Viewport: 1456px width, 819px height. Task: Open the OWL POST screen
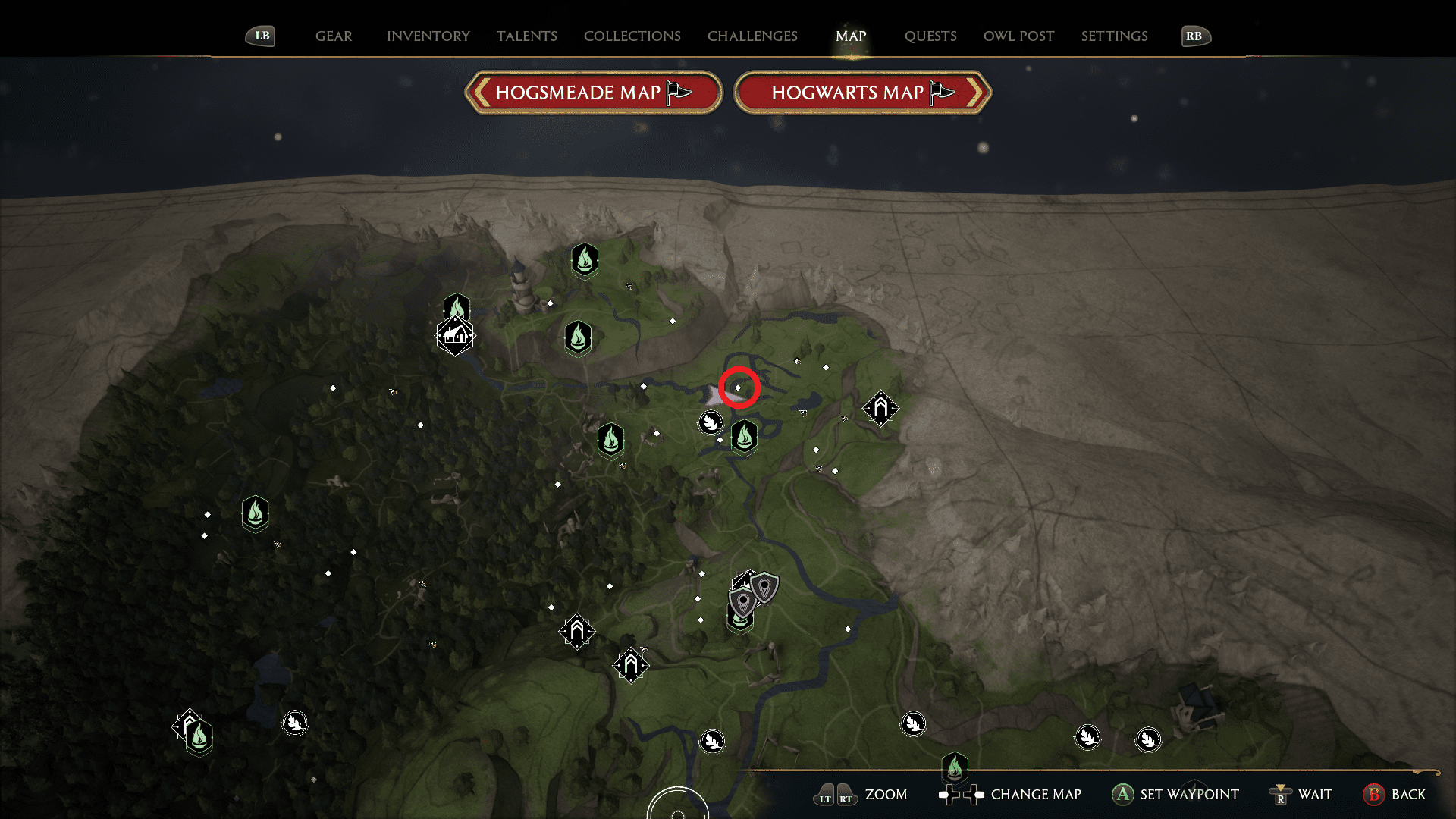coord(1018,36)
